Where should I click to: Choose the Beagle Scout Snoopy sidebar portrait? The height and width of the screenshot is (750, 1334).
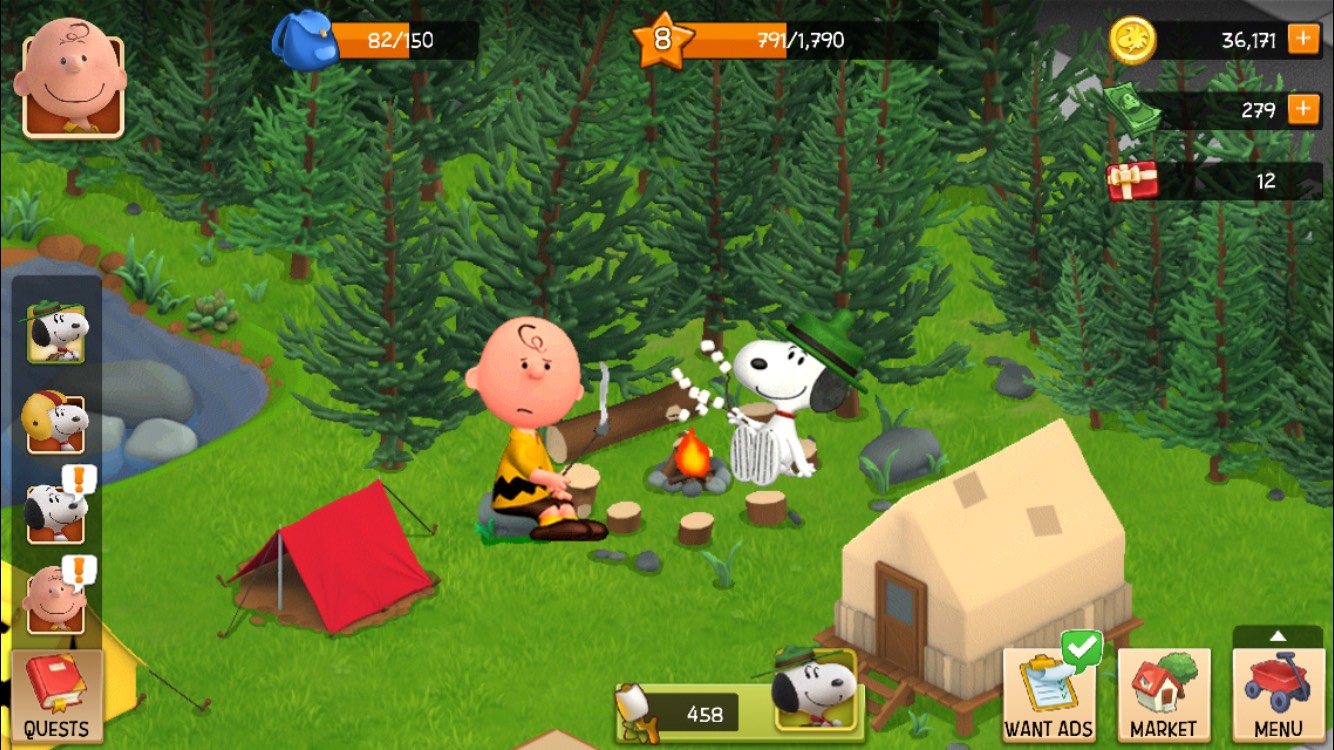click(x=56, y=331)
